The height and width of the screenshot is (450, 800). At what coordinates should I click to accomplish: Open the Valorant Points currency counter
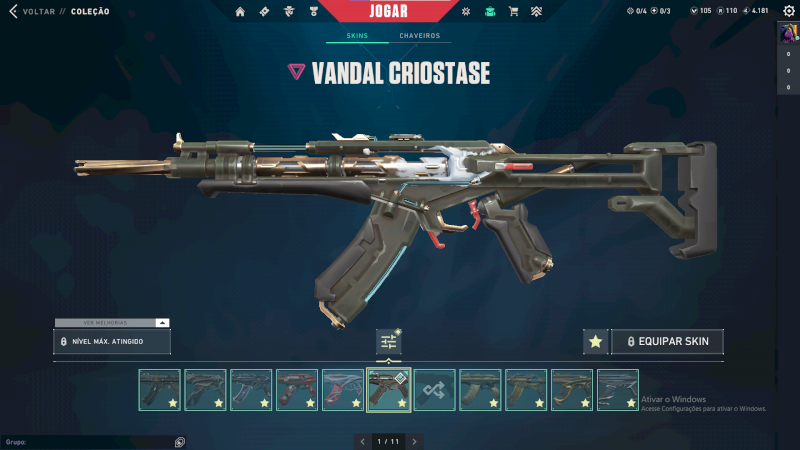pos(700,12)
